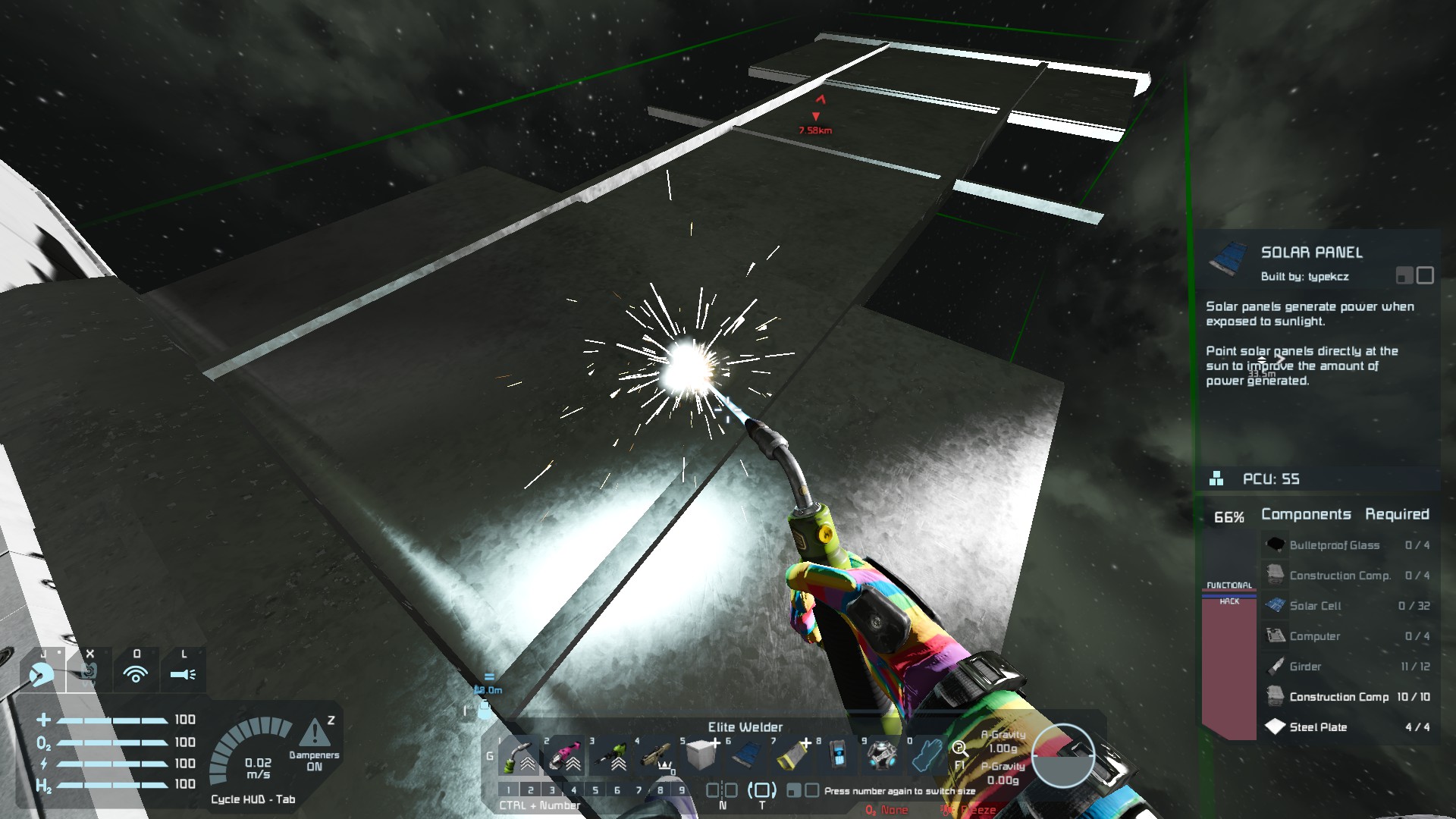Viewport: 1456px width, 819px height.
Task: Toggle the broadcasting antenna signal icon
Action: click(136, 673)
